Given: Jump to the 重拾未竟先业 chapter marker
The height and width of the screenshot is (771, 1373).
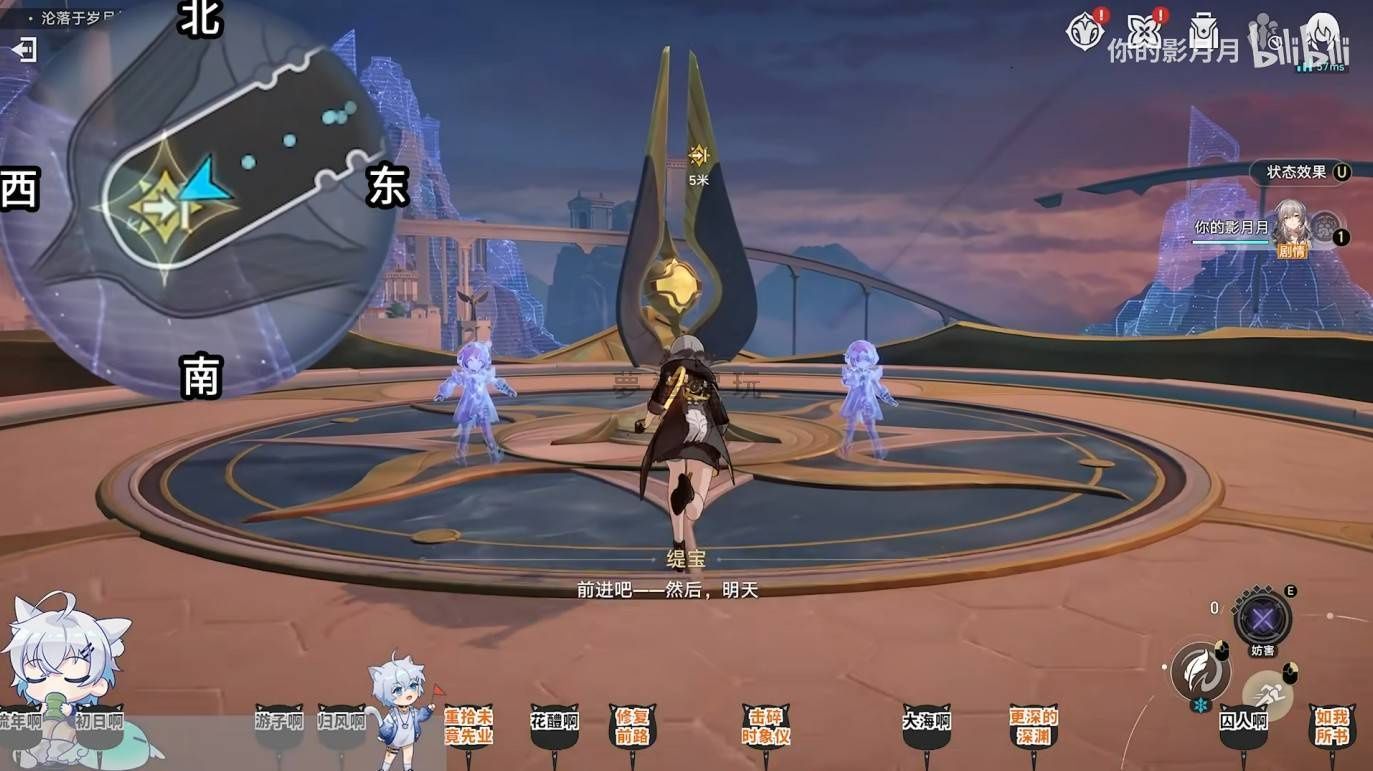Looking at the screenshot, I should click(468, 727).
